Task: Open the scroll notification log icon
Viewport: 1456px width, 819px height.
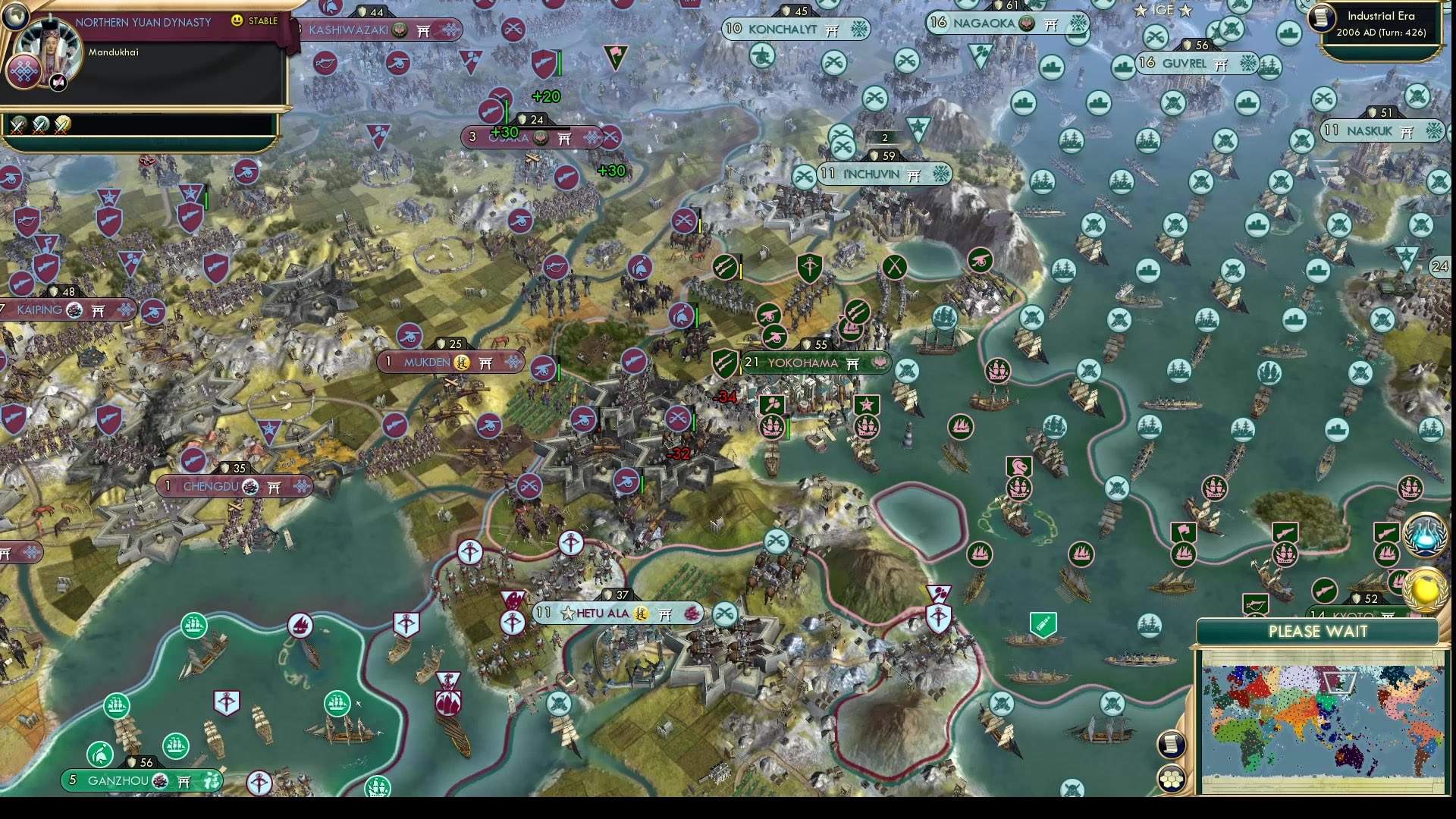Action: [1172, 743]
